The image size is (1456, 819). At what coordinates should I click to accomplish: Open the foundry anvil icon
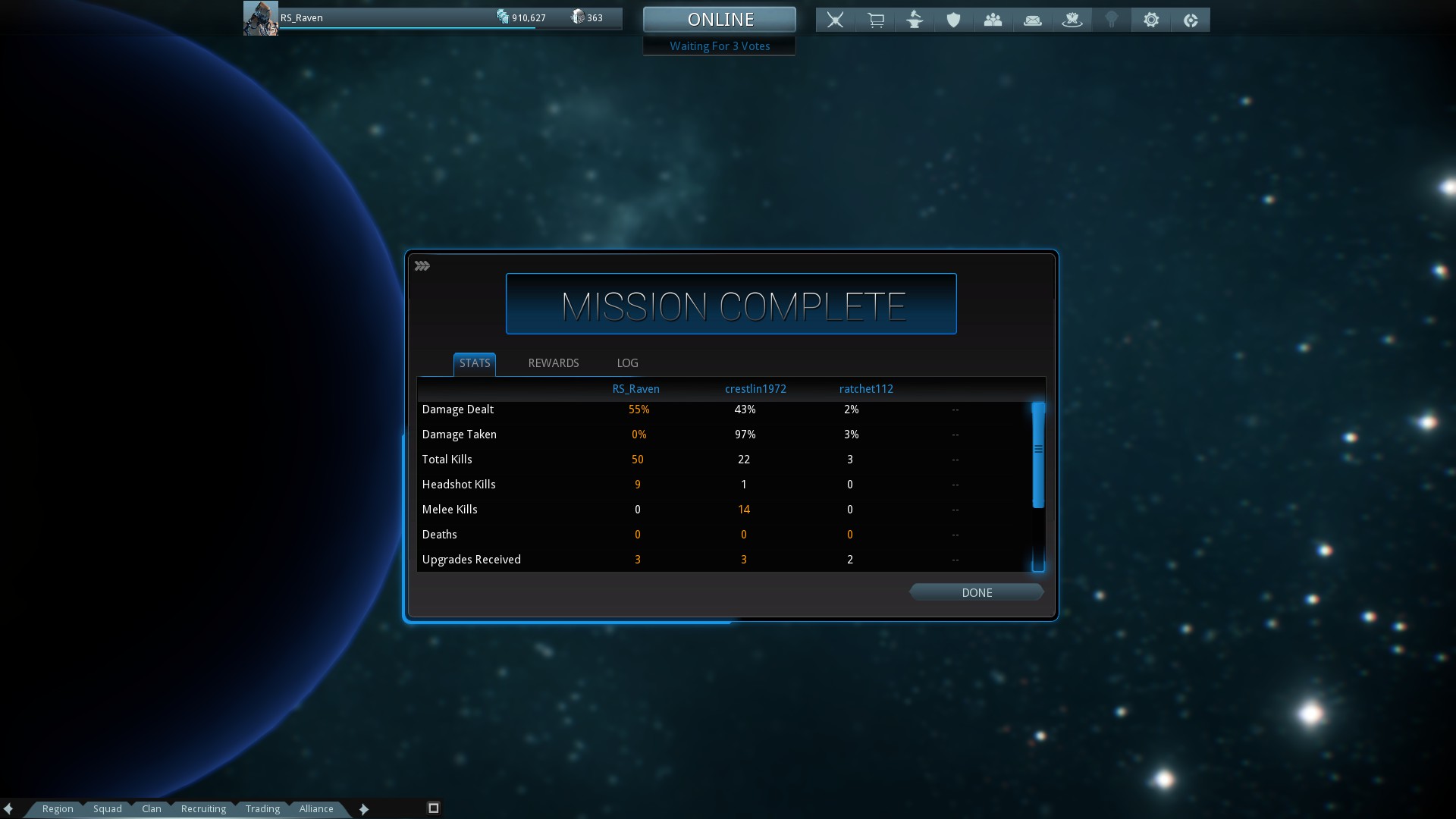pyautogui.click(x=915, y=20)
